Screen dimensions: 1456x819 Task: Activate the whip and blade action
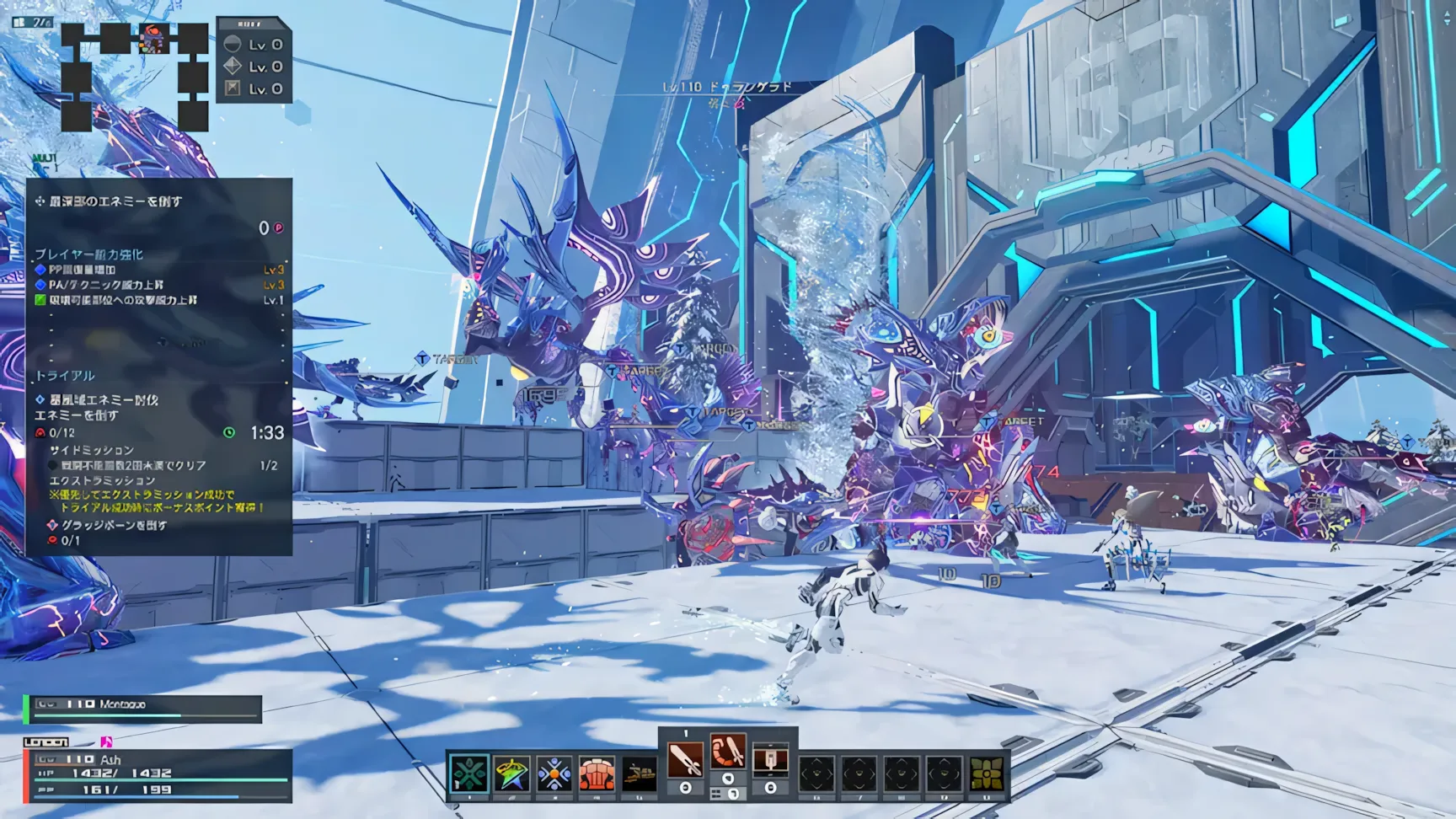(x=728, y=752)
